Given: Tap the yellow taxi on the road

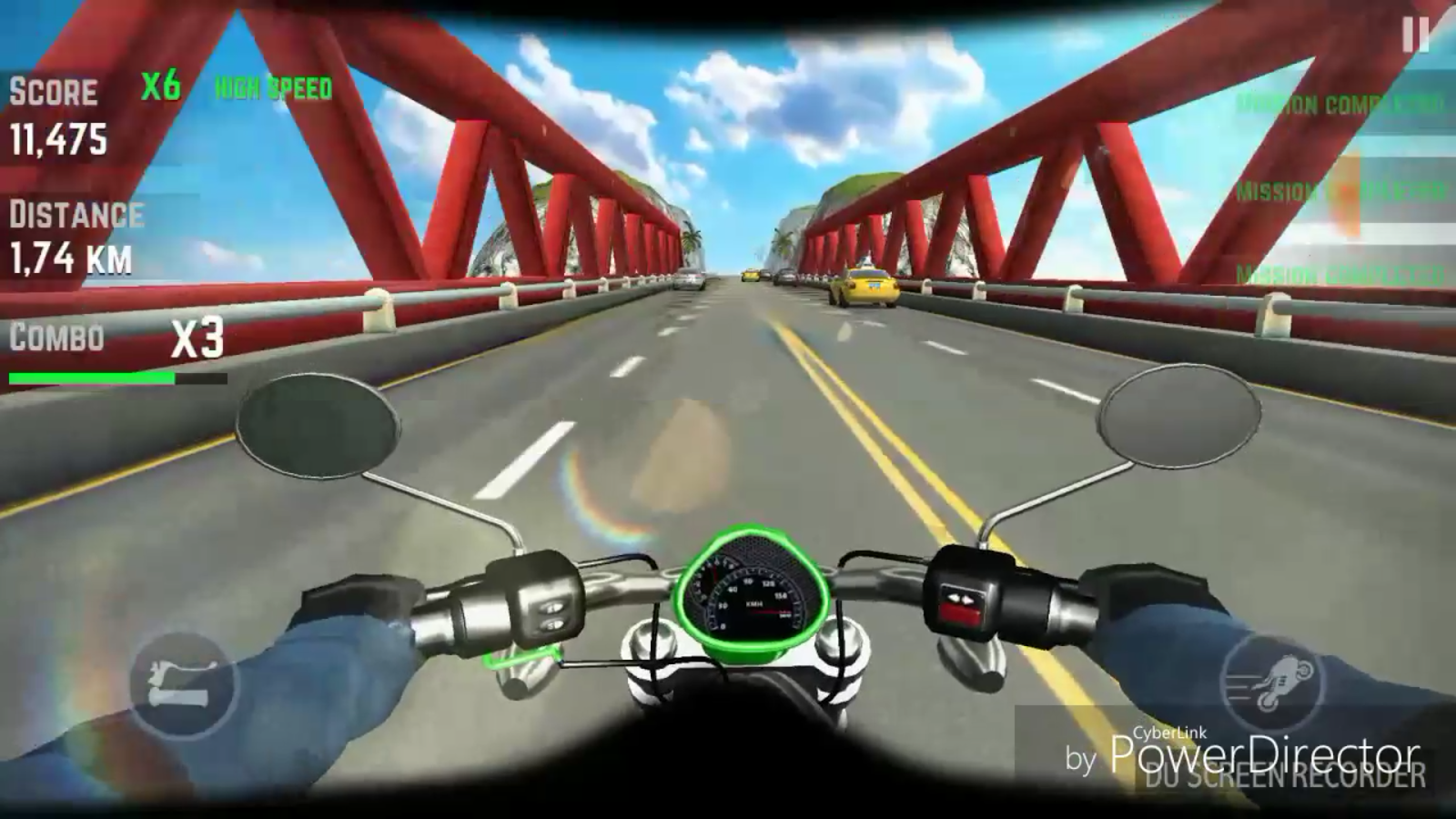Looking at the screenshot, I should click(862, 285).
